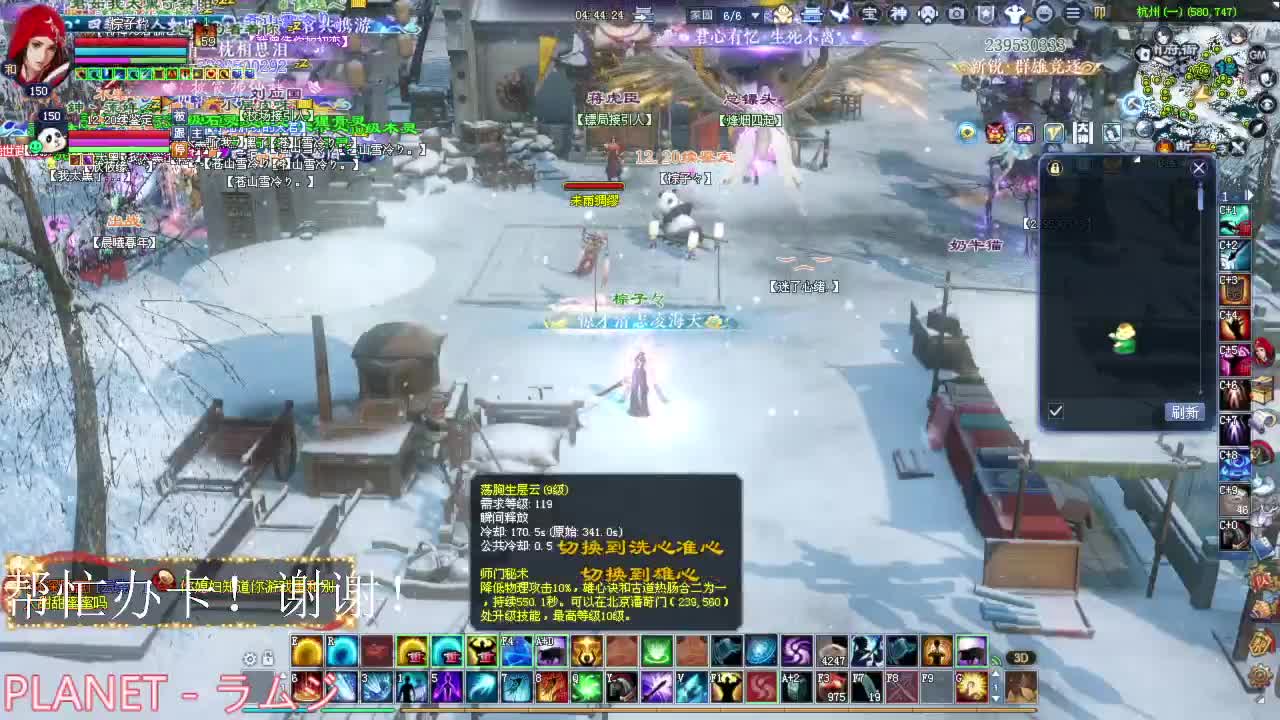Click the A+D beast skill icon
This screenshot has height=720, width=1280.
549,651
